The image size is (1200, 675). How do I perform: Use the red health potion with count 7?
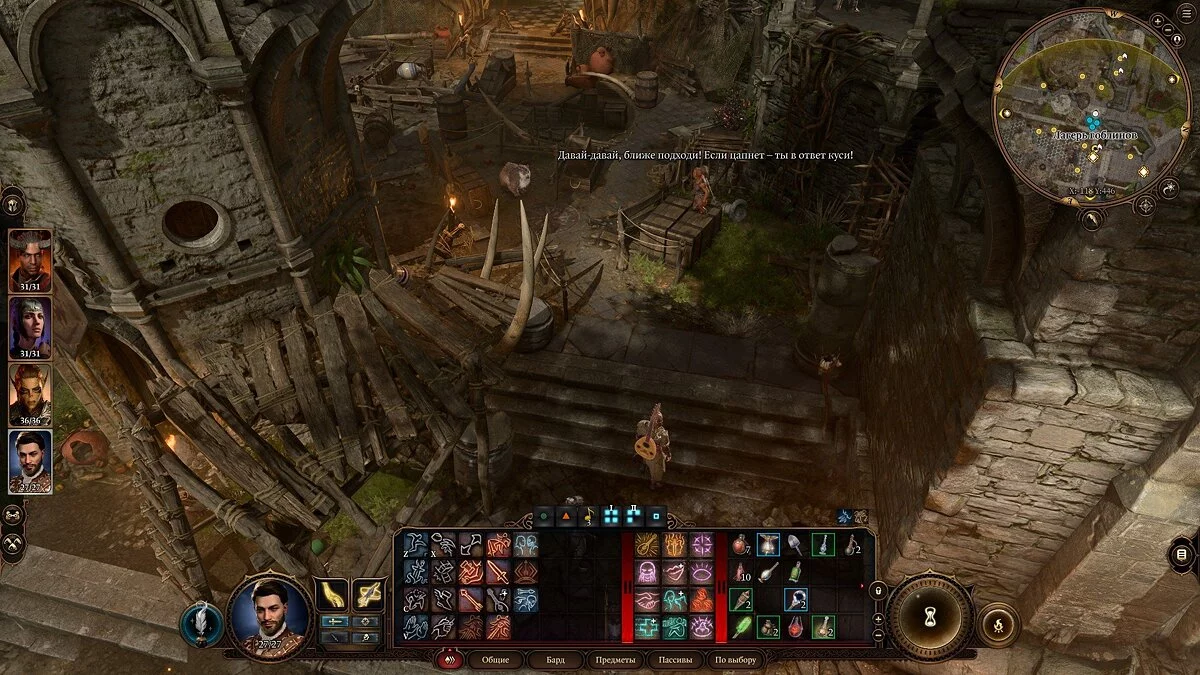(x=741, y=546)
